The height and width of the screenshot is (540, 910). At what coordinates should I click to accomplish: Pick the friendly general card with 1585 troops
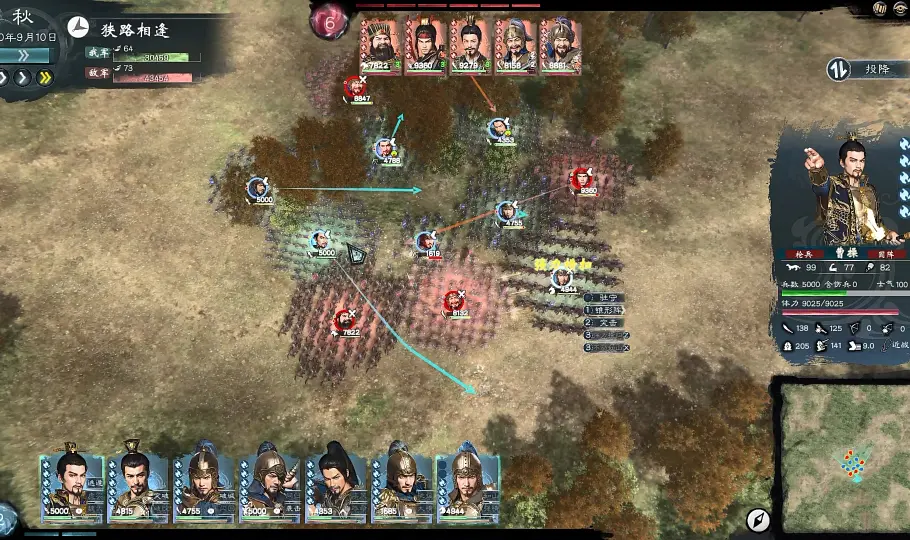[x=402, y=487]
